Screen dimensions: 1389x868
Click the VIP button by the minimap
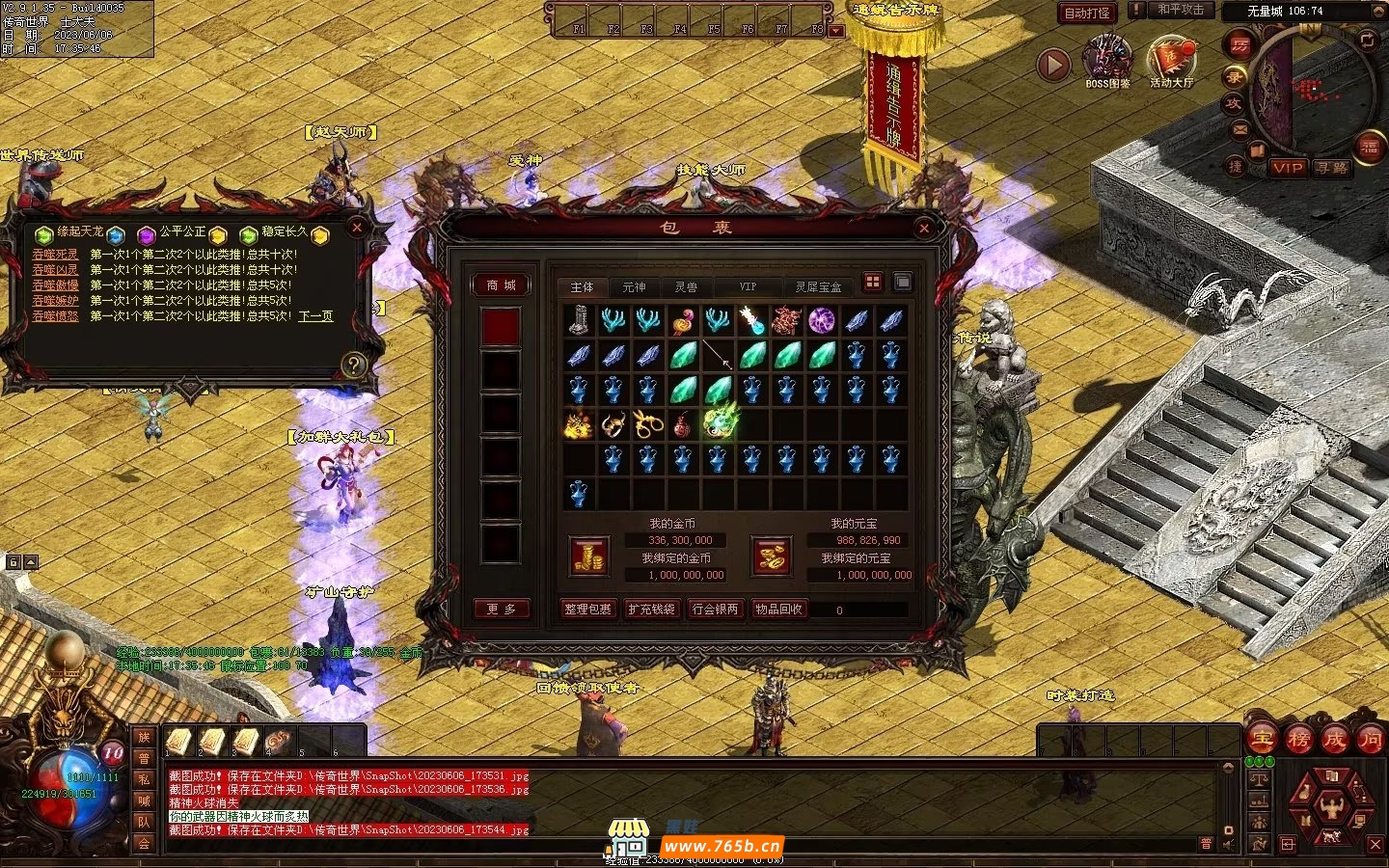pyautogui.click(x=1288, y=168)
